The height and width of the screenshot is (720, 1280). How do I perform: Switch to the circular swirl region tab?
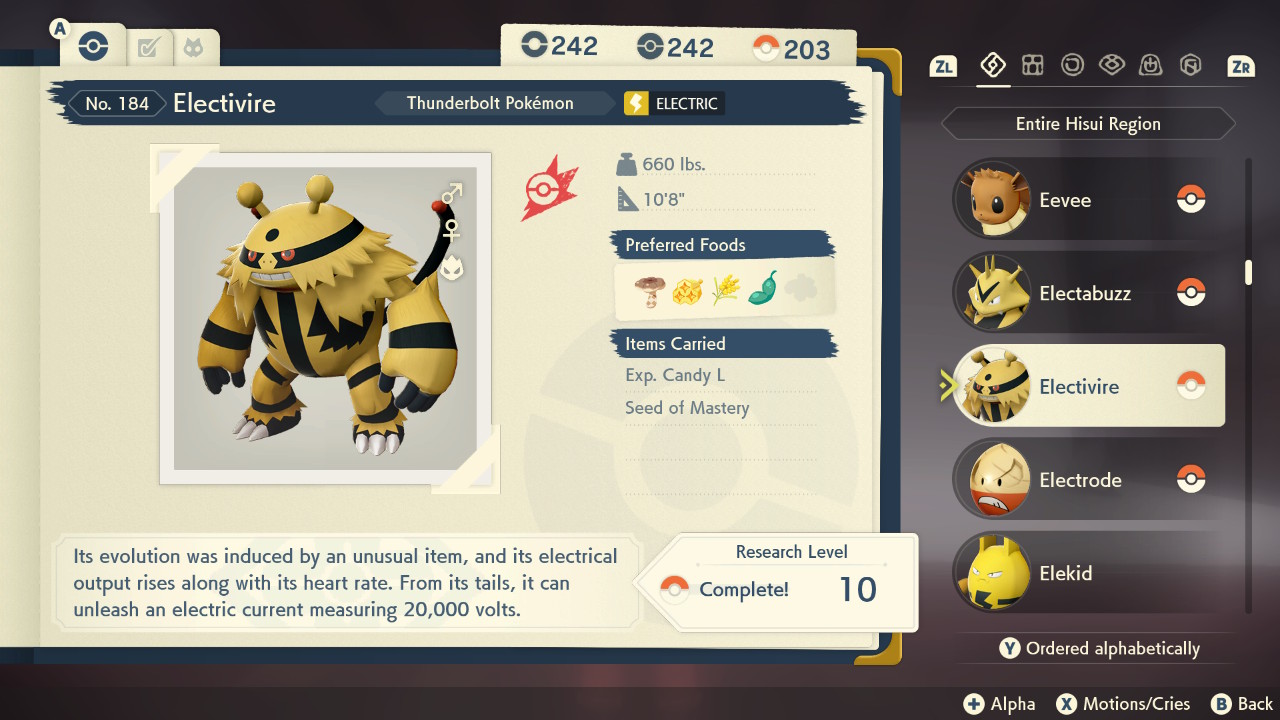click(1072, 66)
